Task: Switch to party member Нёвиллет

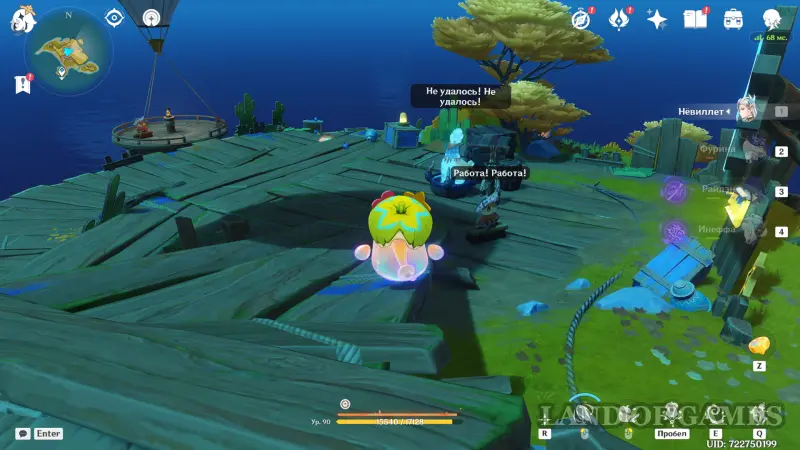Action: (748, 110)
